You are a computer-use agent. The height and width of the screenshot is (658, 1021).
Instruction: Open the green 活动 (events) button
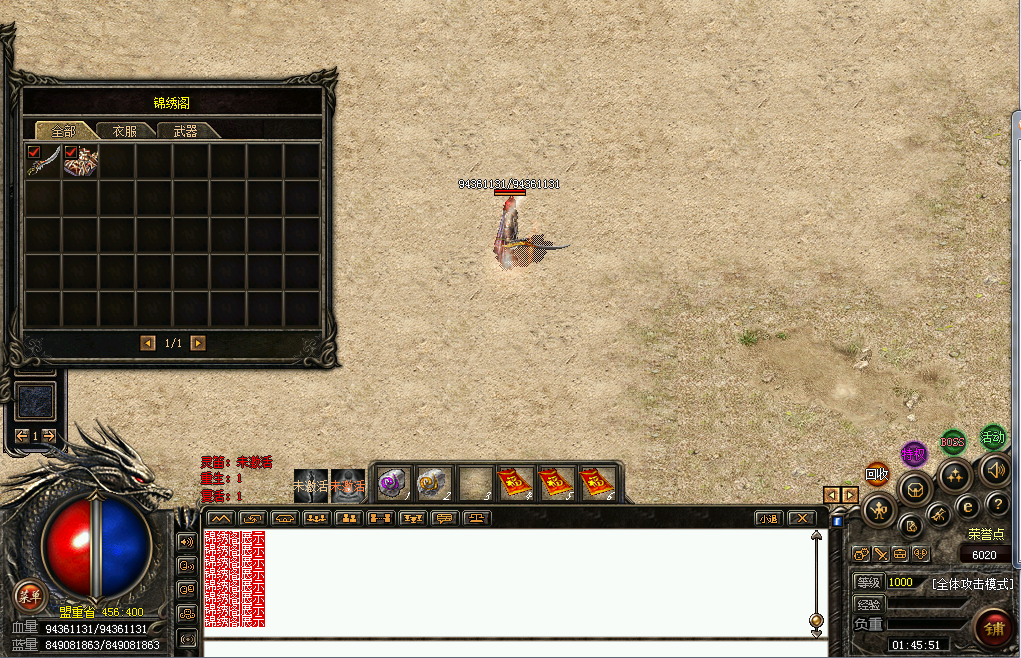[x=992, y=436]
